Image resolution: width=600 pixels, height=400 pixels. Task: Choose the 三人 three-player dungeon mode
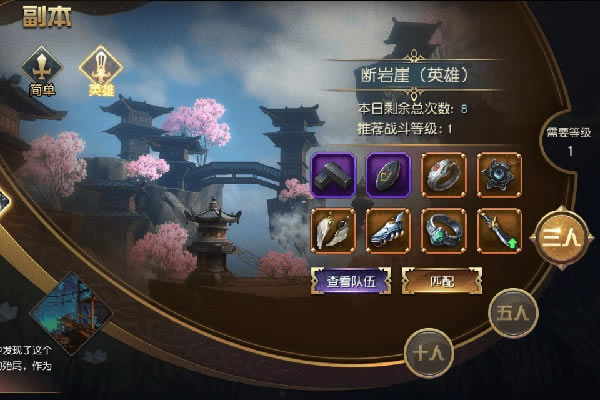click(559, 236)
